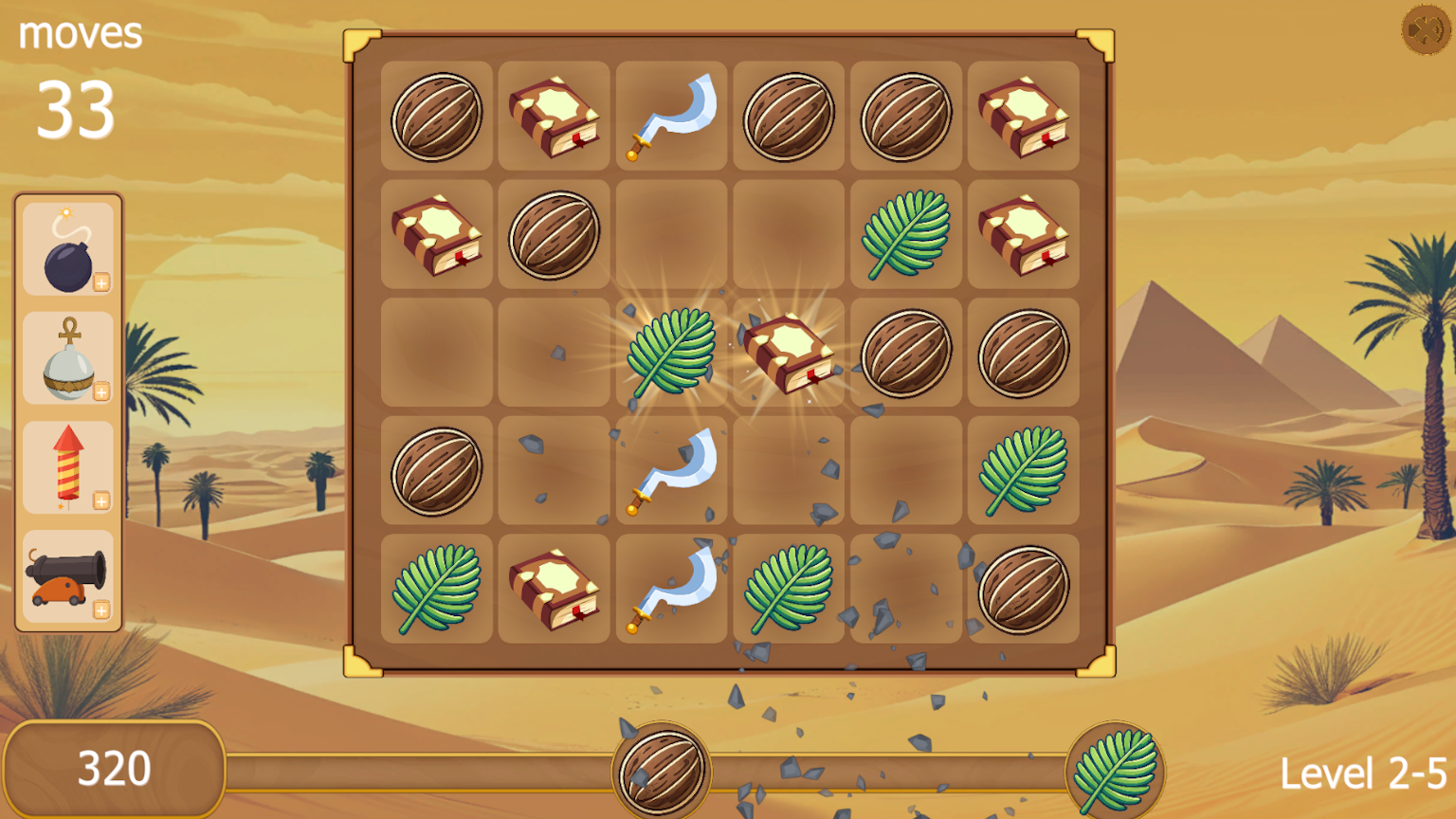Fire the cannon power-up
The image size is (1456, 819).
click(x=67, y=576)
